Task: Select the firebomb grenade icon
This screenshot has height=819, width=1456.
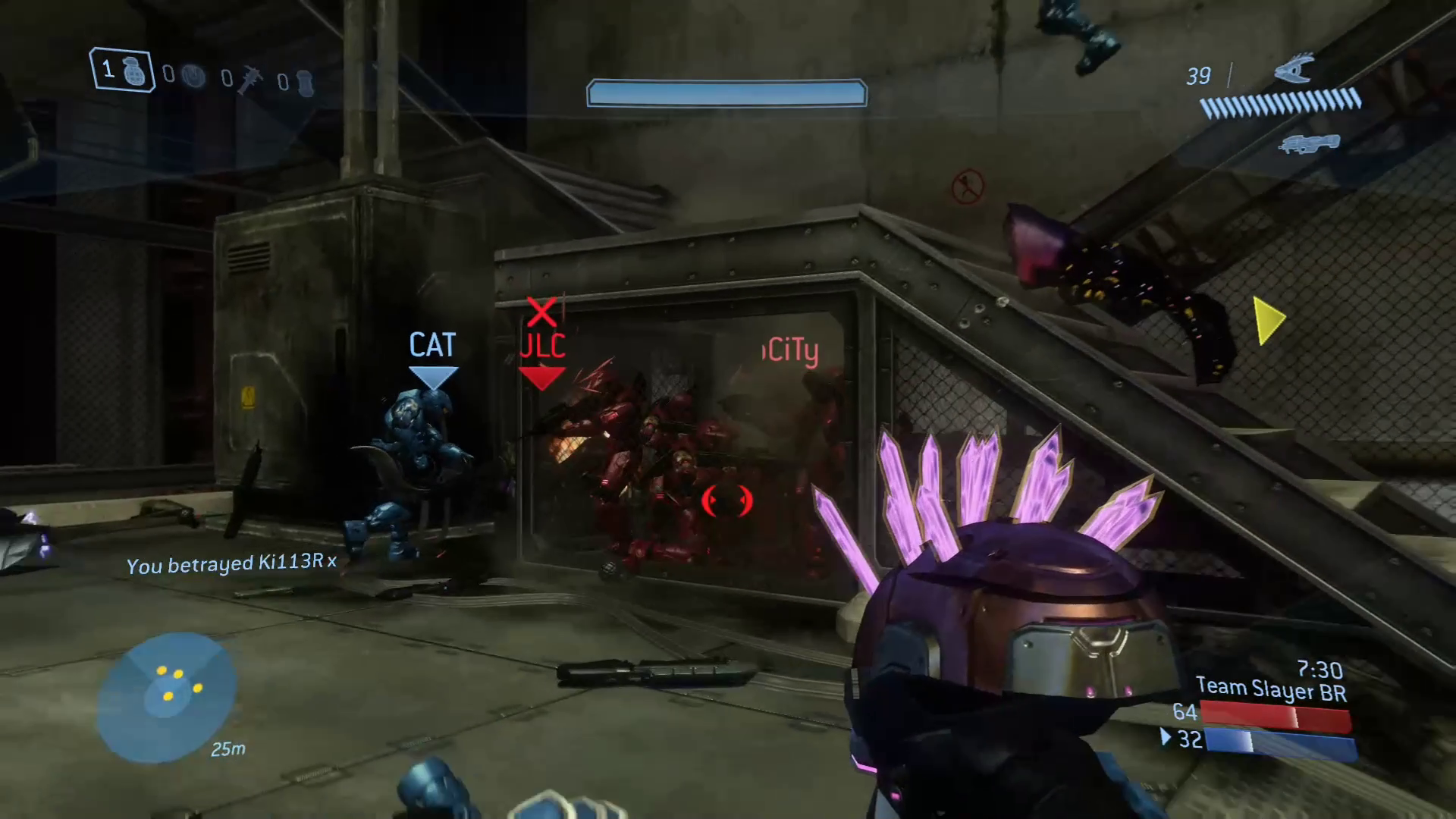Action: [x=305, y=83]
